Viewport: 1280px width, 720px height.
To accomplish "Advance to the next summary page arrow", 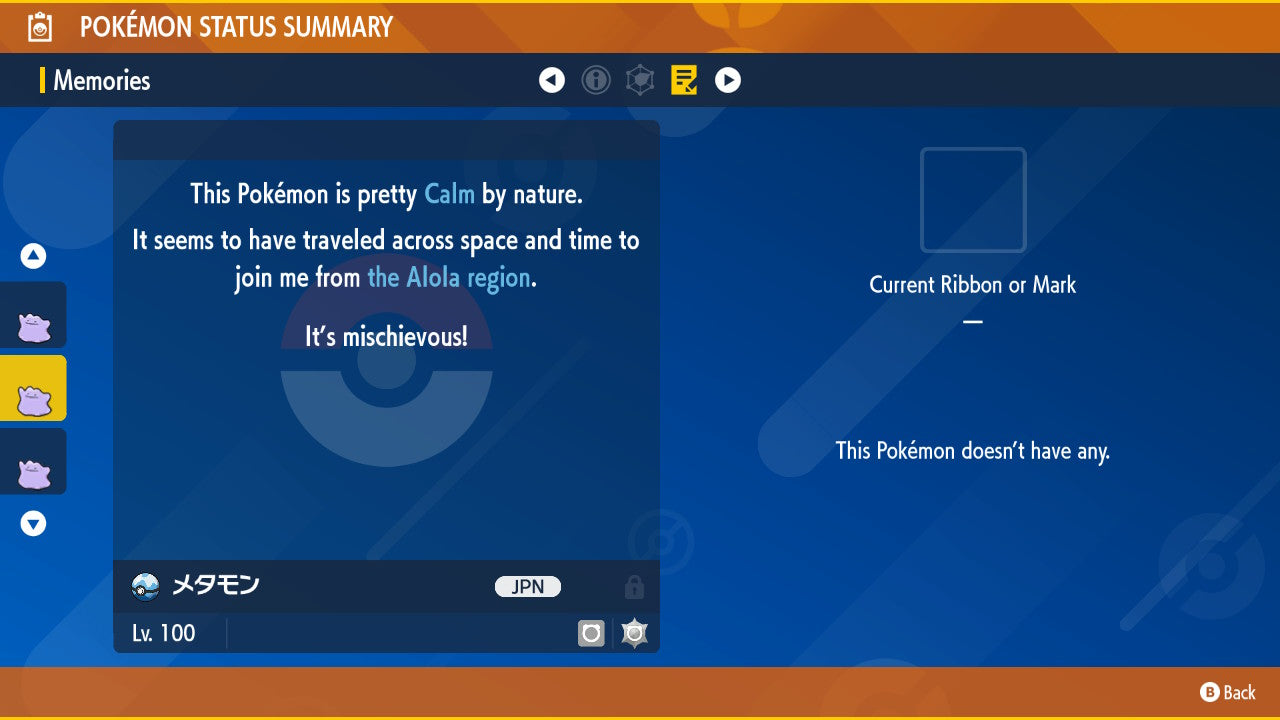I will point(727,80).
